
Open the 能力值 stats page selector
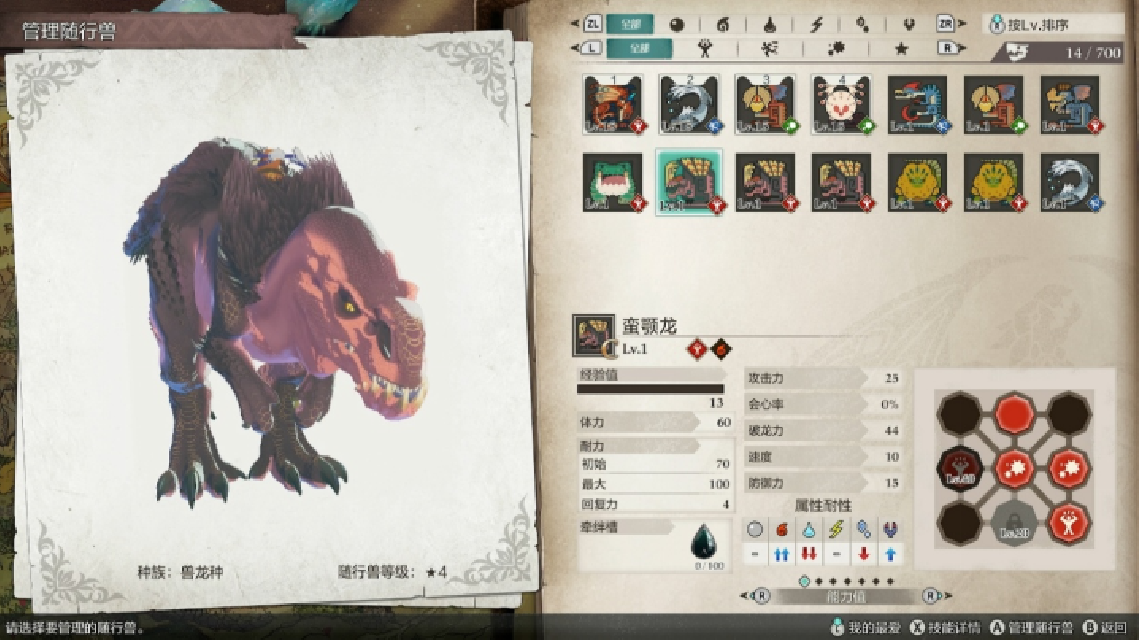[x=845, y=597]
